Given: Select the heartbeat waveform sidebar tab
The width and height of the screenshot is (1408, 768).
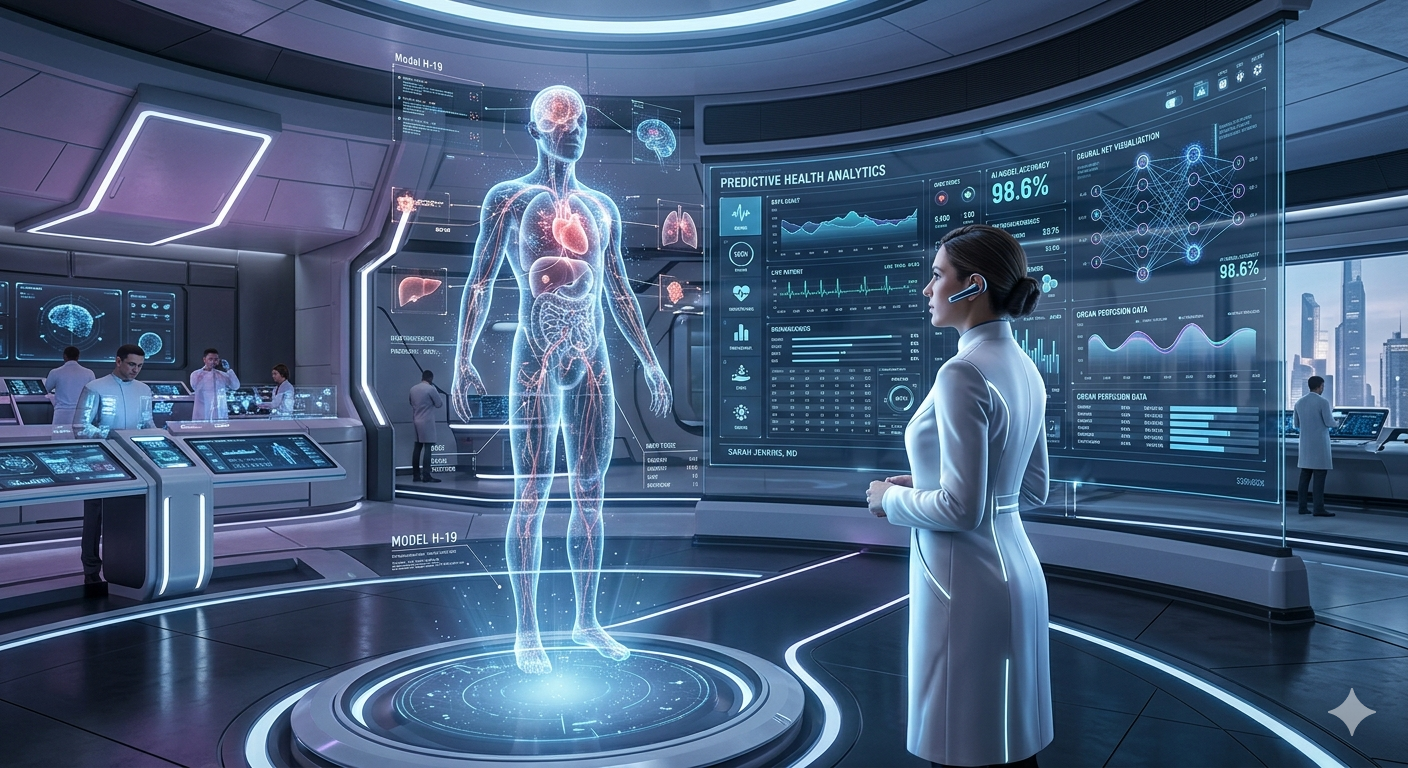Looking at the screenshot, I should click(x=740, y=213).
